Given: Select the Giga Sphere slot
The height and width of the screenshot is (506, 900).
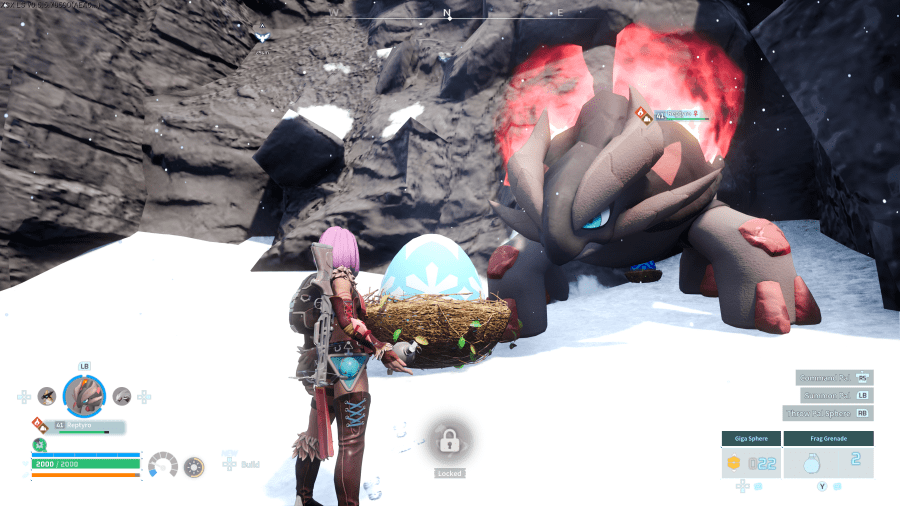Looking at the screenshot, I should (750, 462).
